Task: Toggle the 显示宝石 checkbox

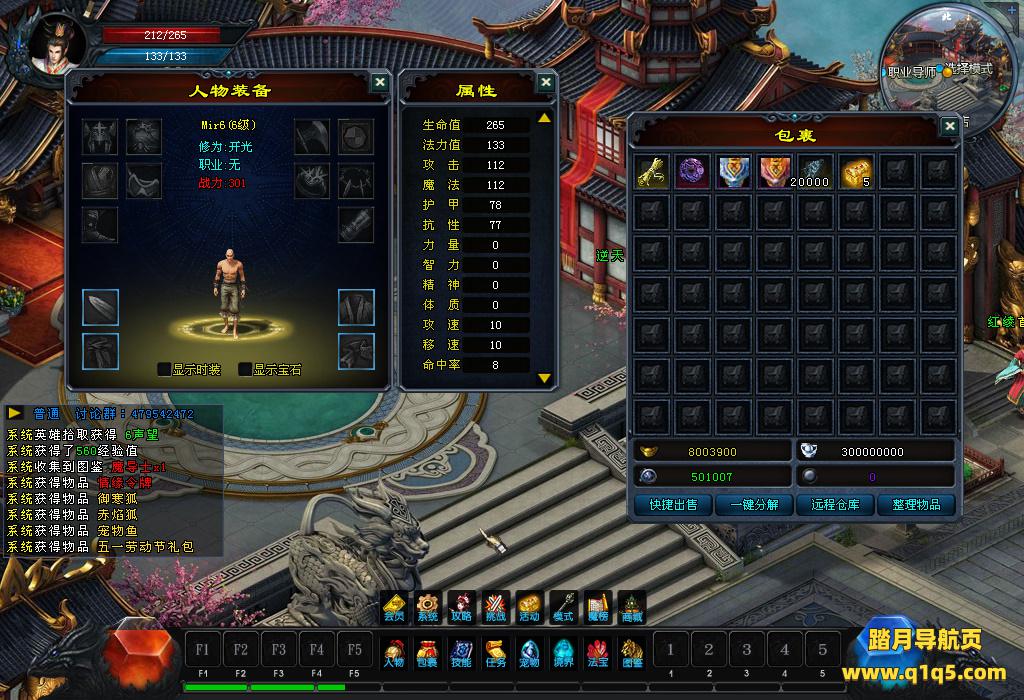Action: (x=245, y=369)
